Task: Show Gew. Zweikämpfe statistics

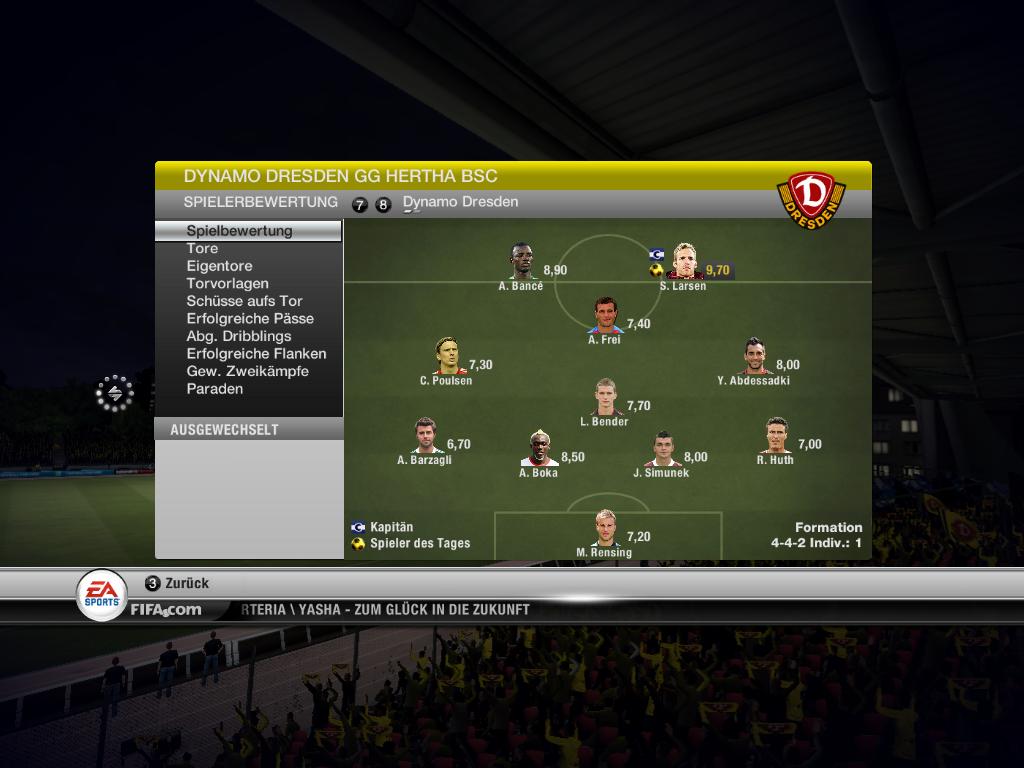Action: [247, 371]
